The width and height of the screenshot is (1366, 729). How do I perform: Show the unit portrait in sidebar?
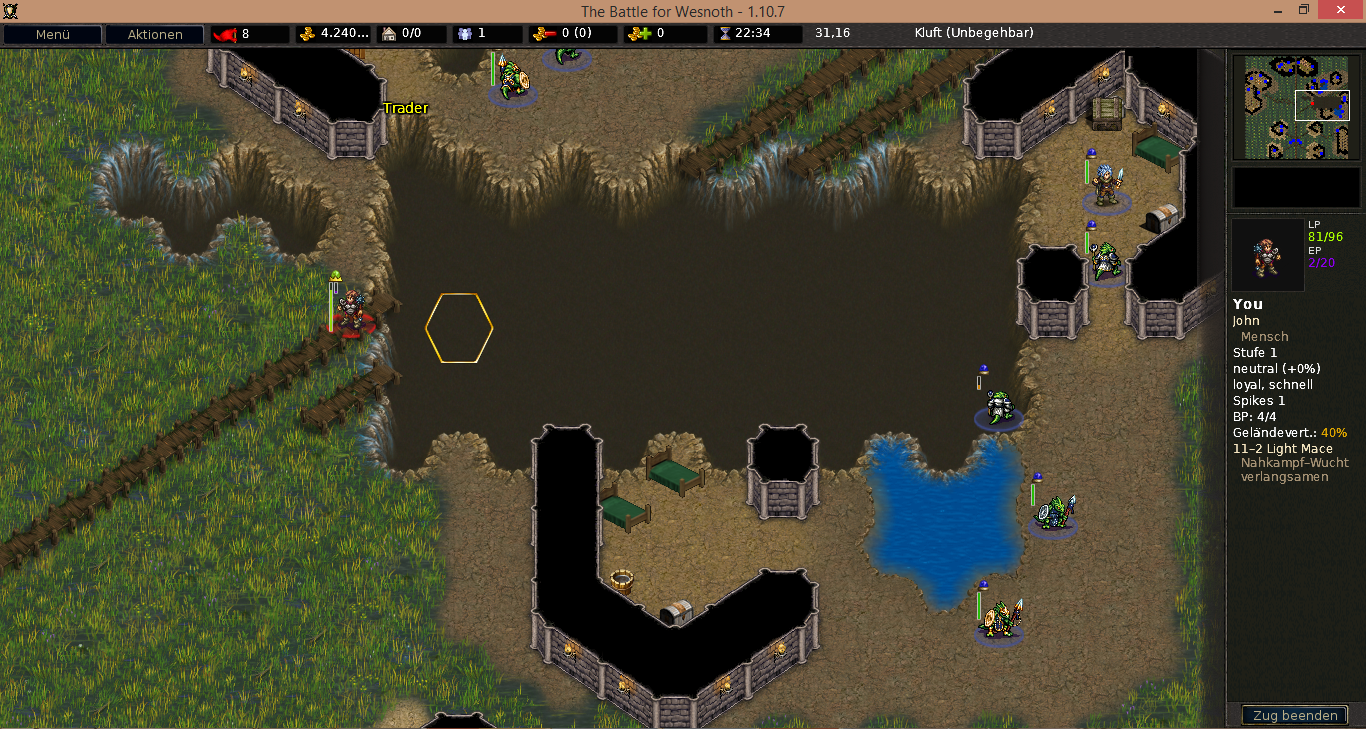click(1267, 255)
